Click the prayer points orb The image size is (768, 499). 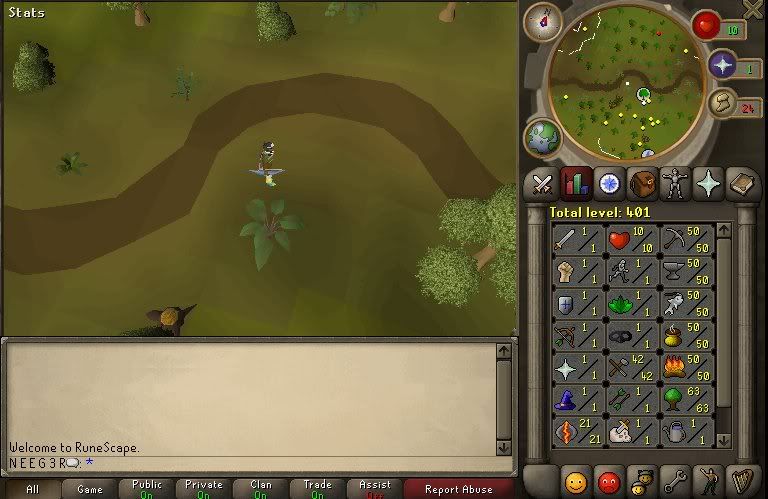pyautogui.click(x=723, y=66)
